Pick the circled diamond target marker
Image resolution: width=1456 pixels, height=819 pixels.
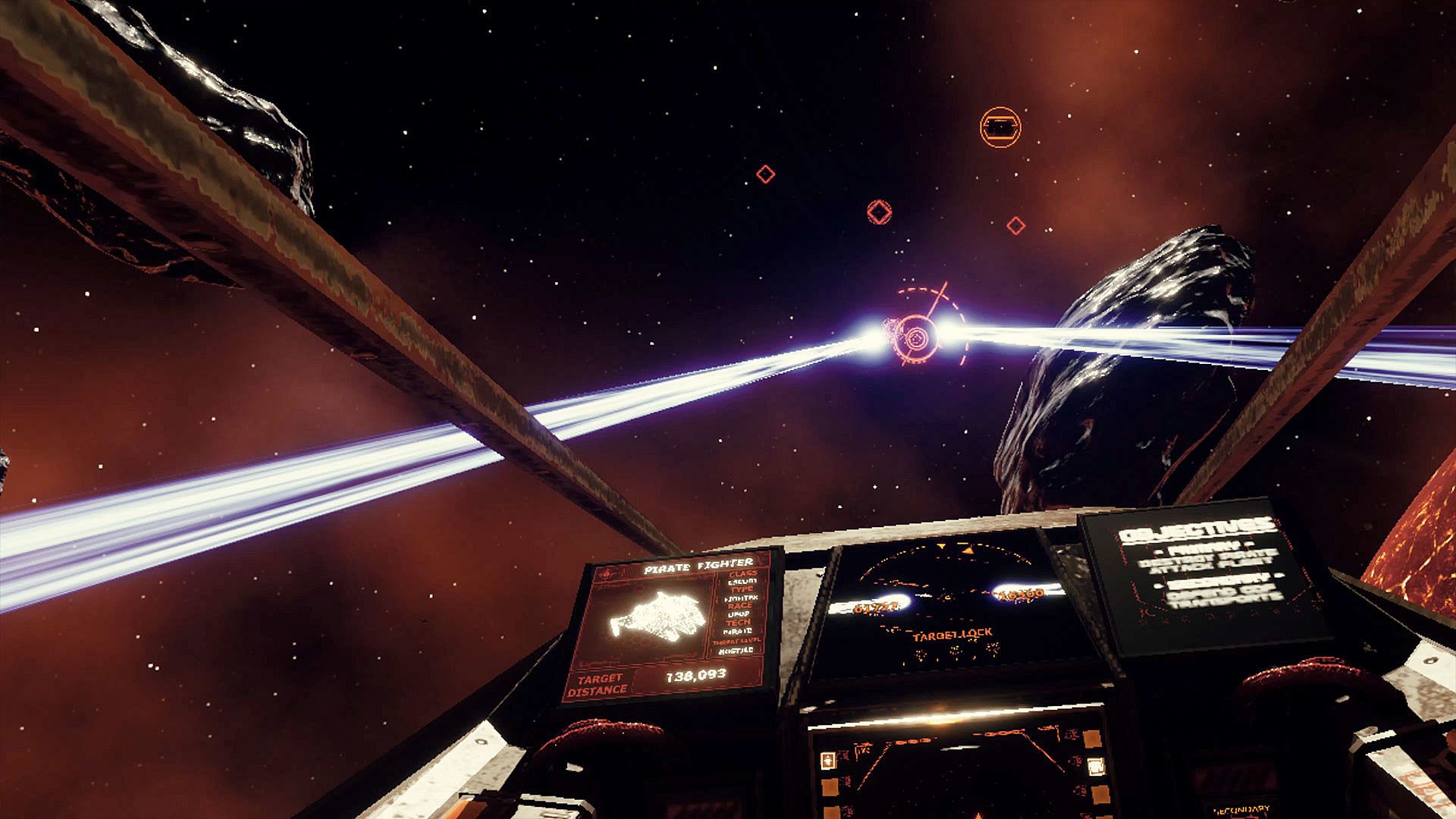click(x=879, y=212)
